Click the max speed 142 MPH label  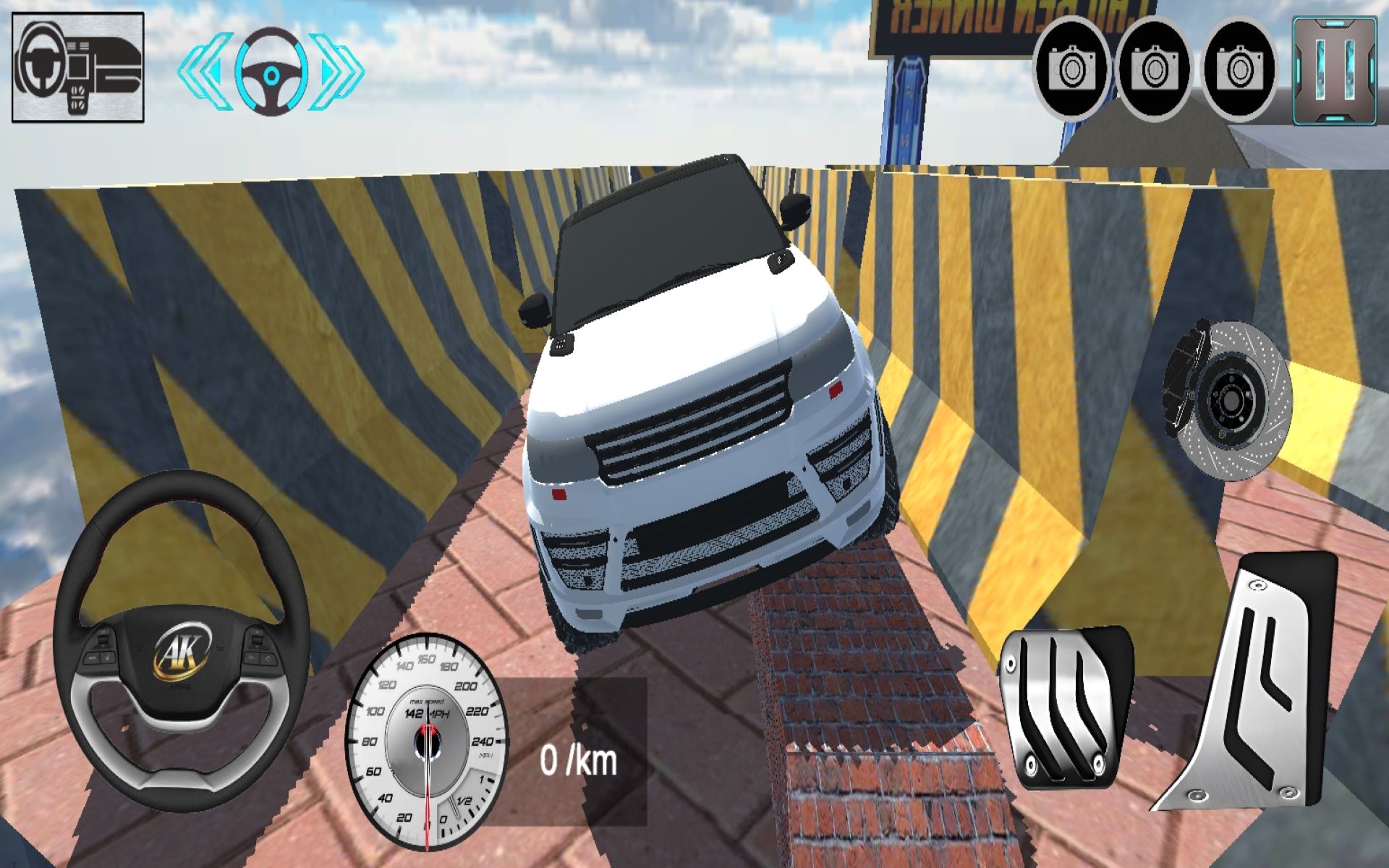click(427, 712)
